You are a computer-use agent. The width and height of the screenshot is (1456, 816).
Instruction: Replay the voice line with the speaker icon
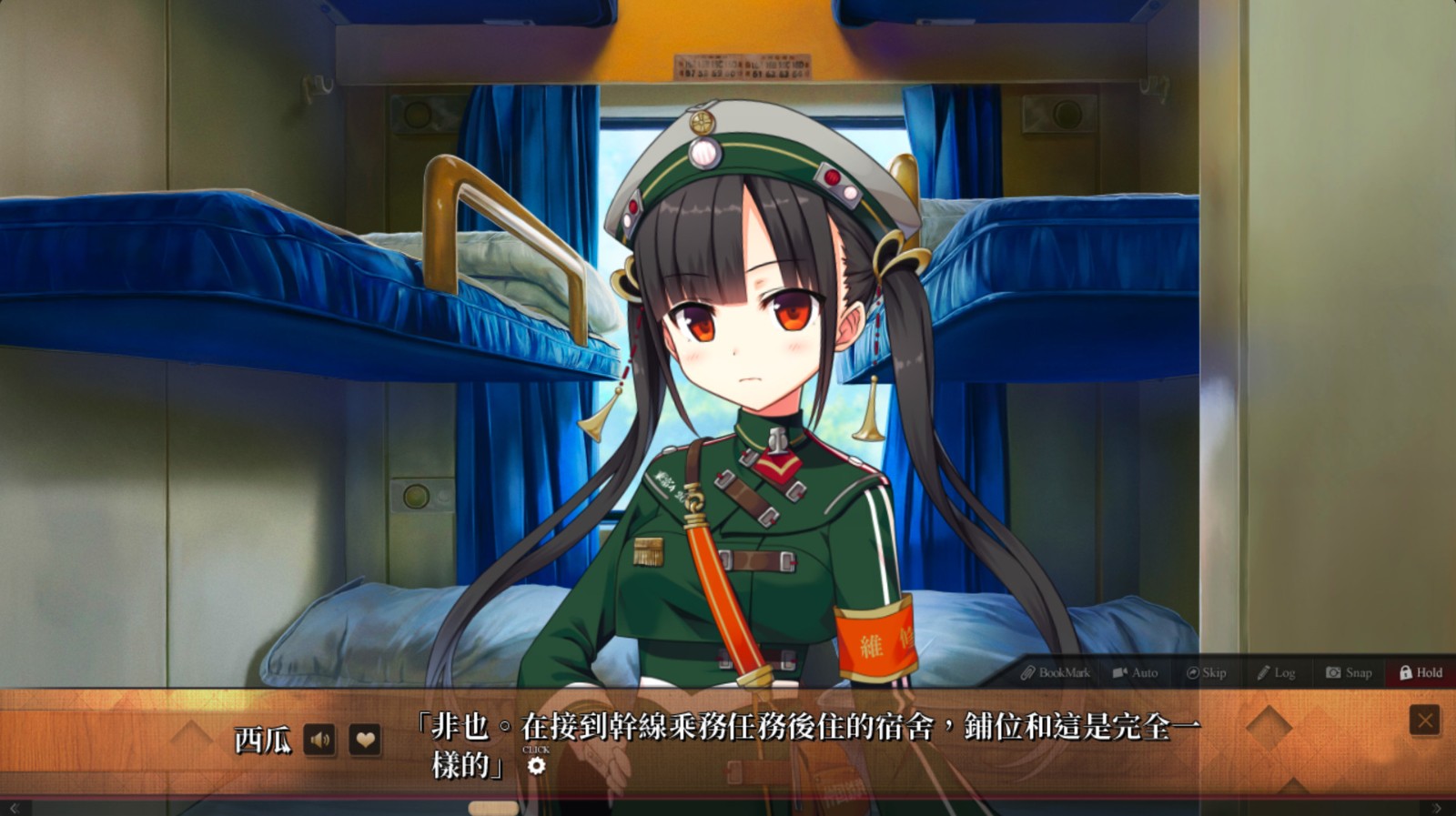pos(319,740)
